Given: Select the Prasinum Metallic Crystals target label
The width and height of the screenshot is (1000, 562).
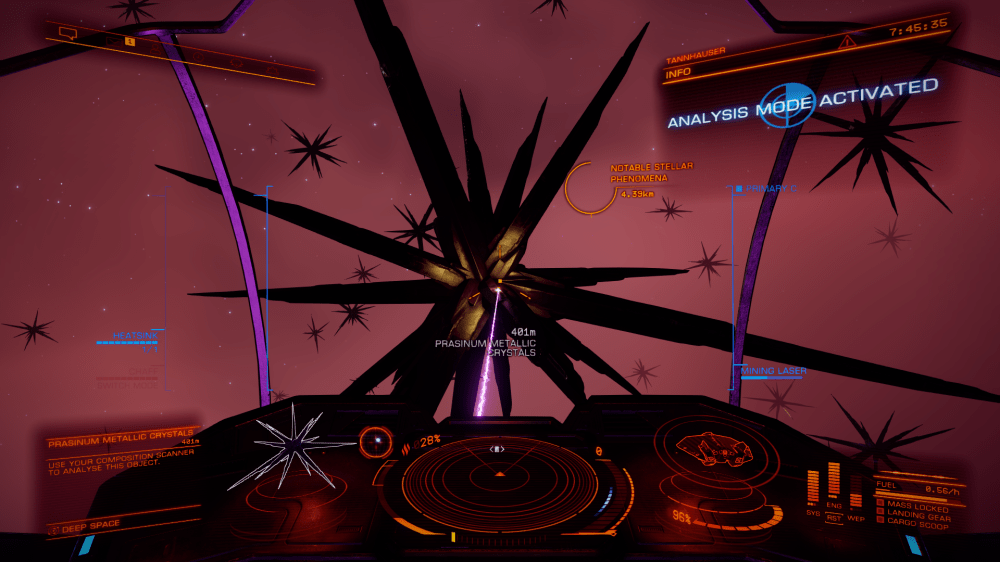Looking at the screenshot, I should click(x=485, y=347).
